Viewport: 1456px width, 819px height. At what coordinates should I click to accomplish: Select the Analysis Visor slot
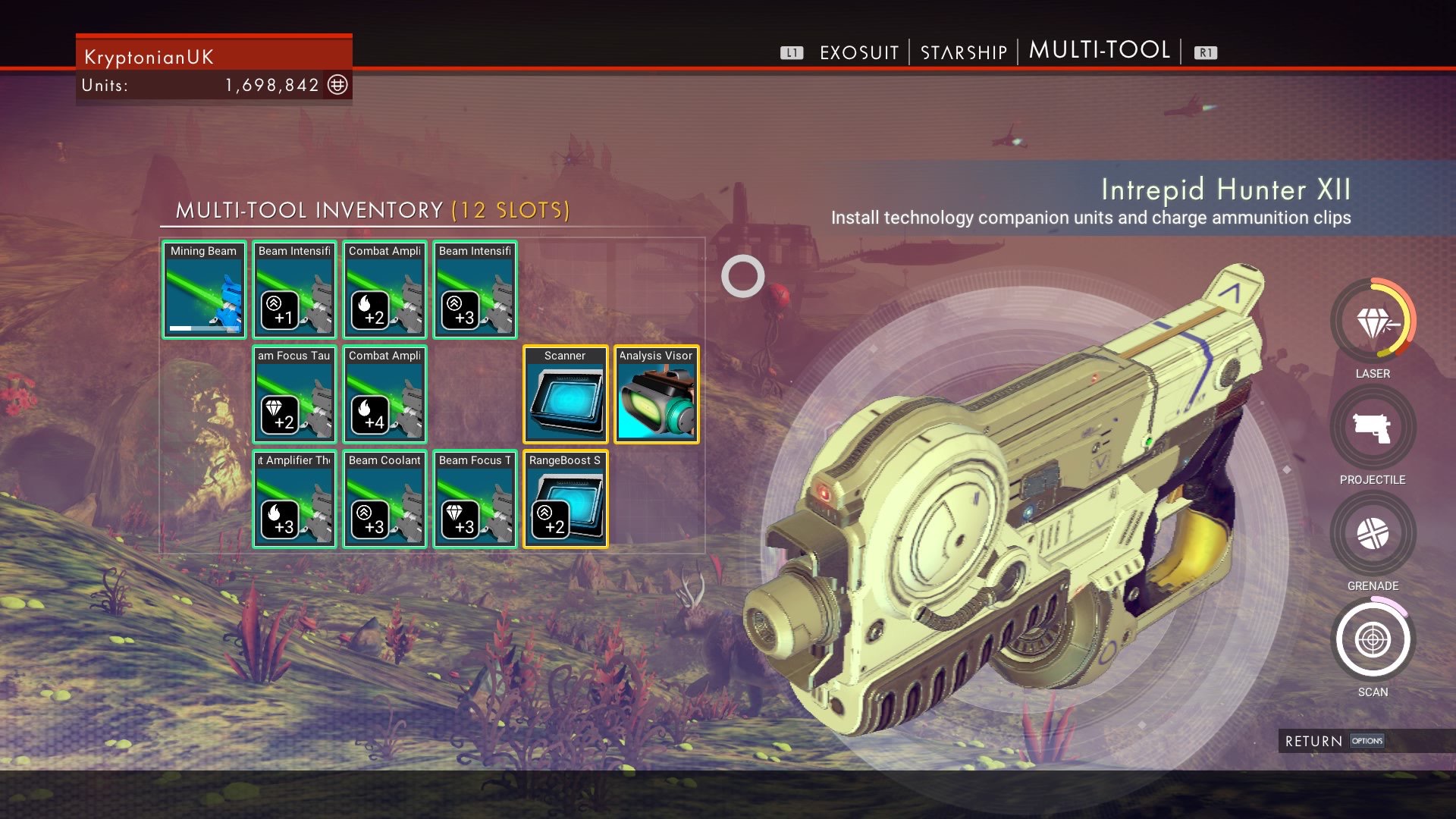[656, 394]
